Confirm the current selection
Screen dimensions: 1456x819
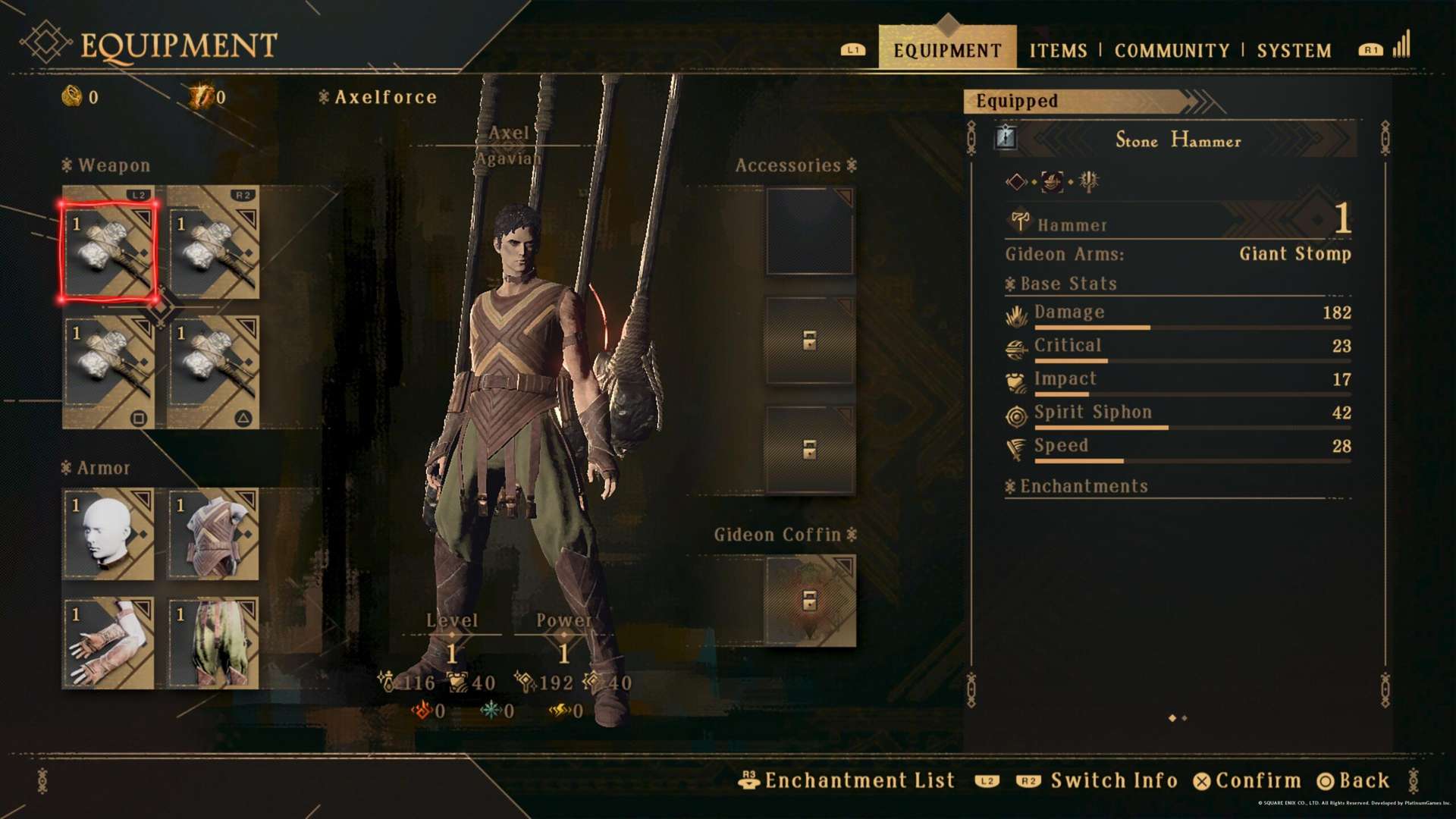coord(1247,780)
